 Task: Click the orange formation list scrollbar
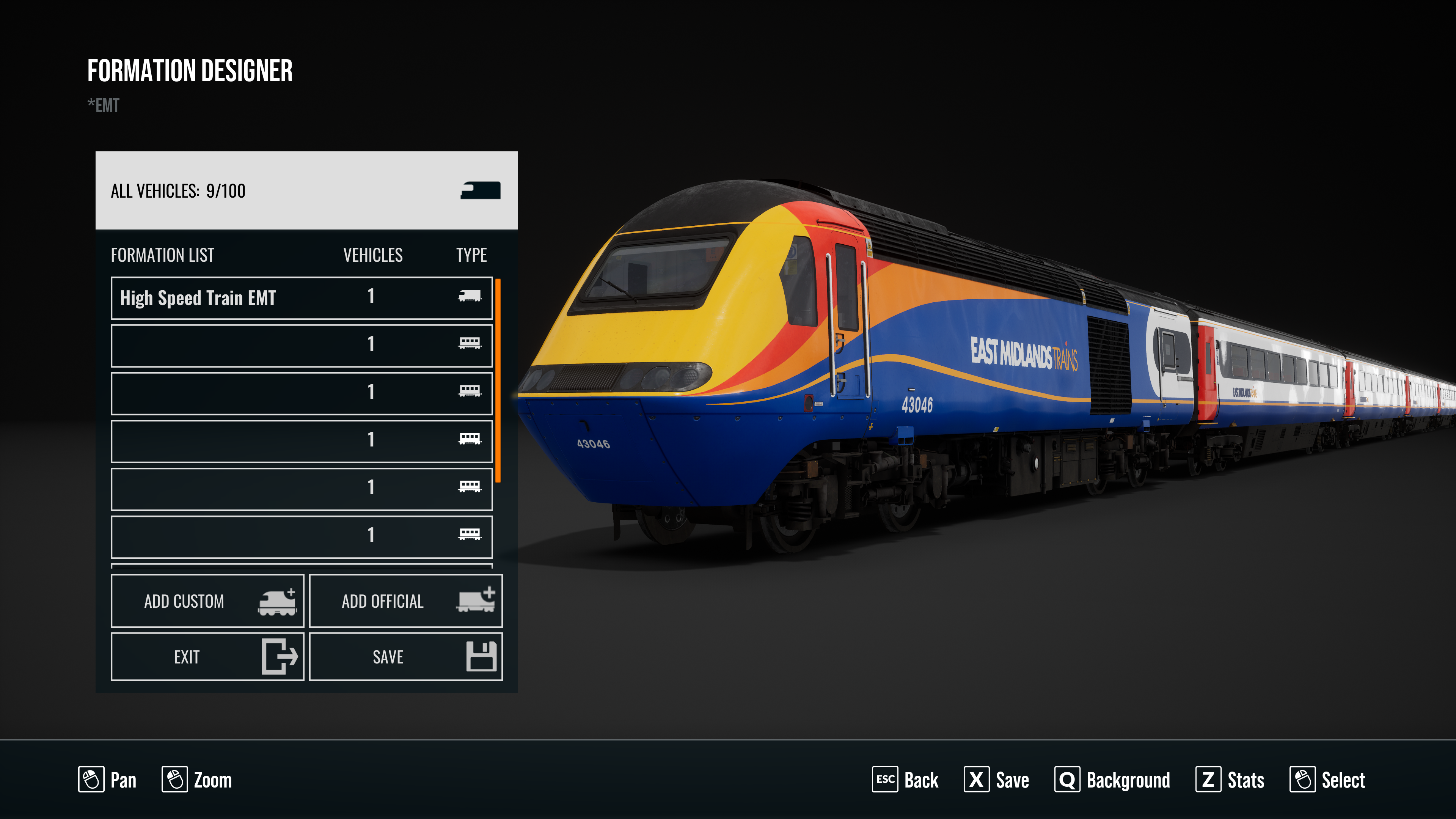498,380
